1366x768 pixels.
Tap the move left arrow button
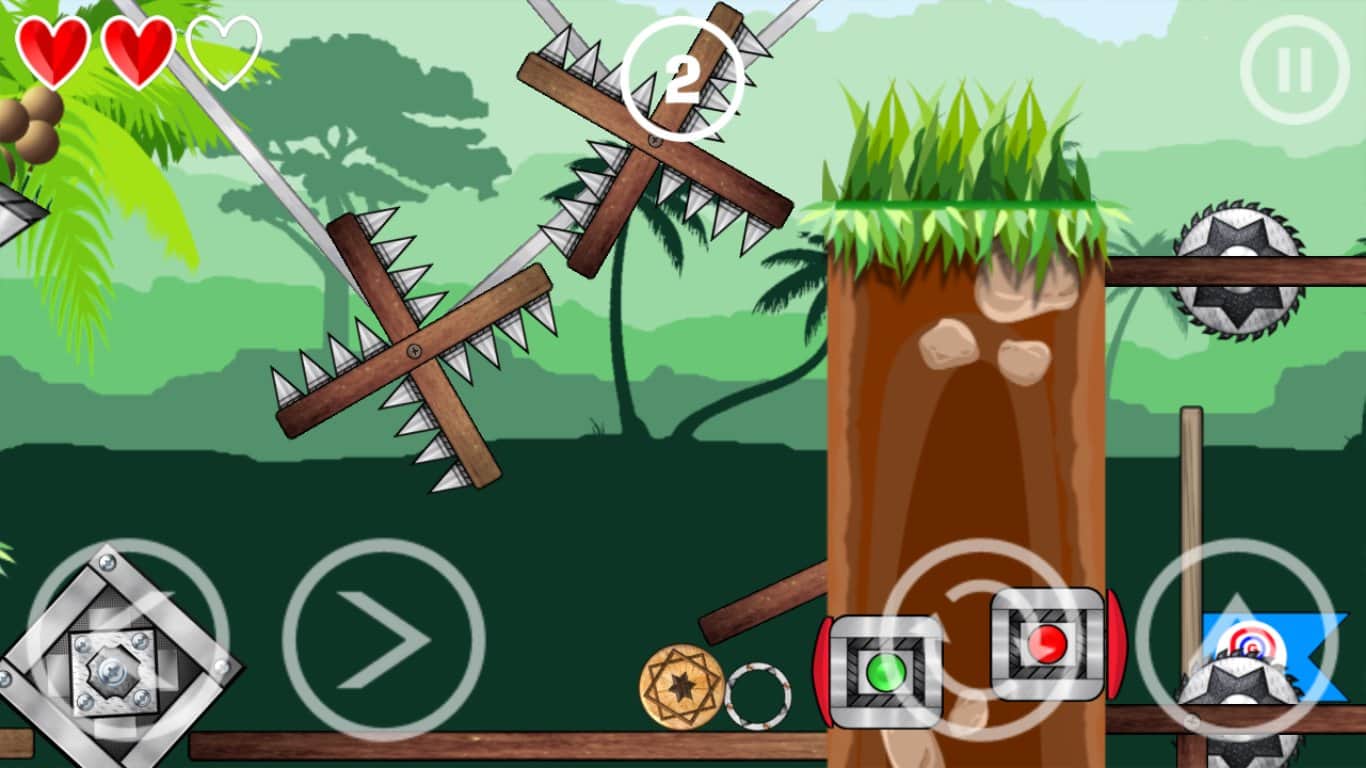(128, 641)
